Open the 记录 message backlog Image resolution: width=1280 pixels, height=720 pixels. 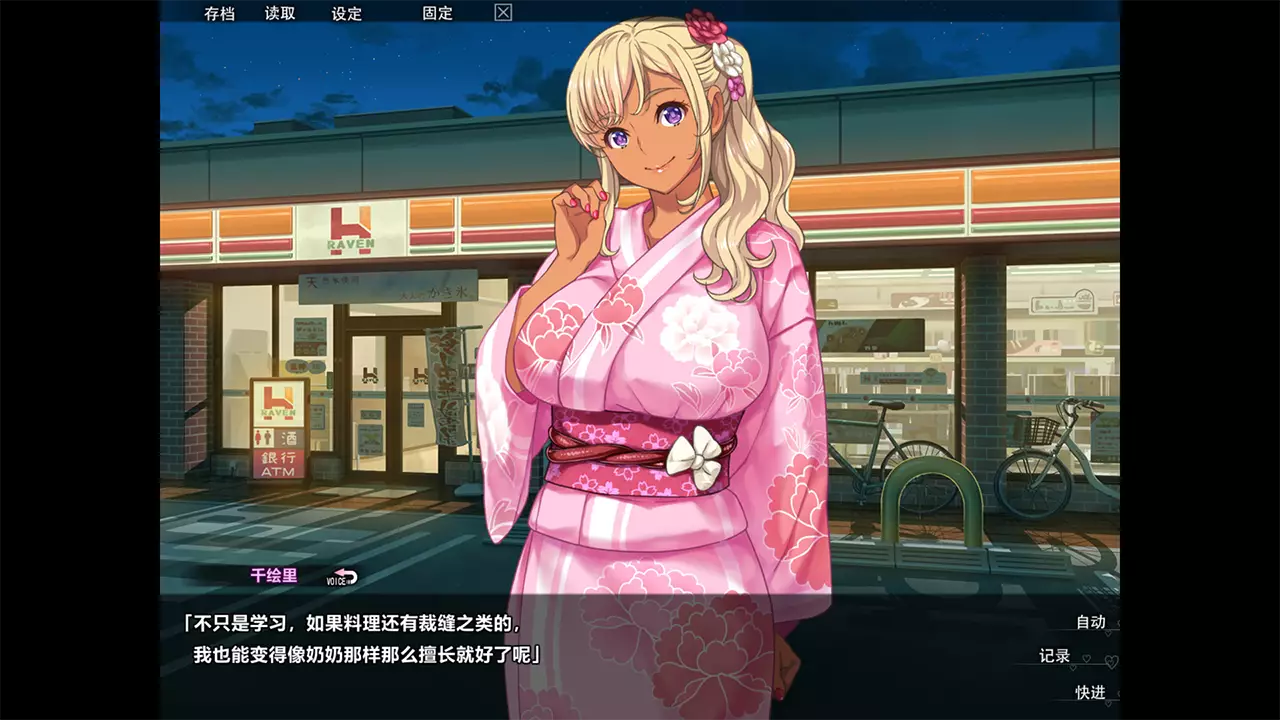click(1055, 654)
